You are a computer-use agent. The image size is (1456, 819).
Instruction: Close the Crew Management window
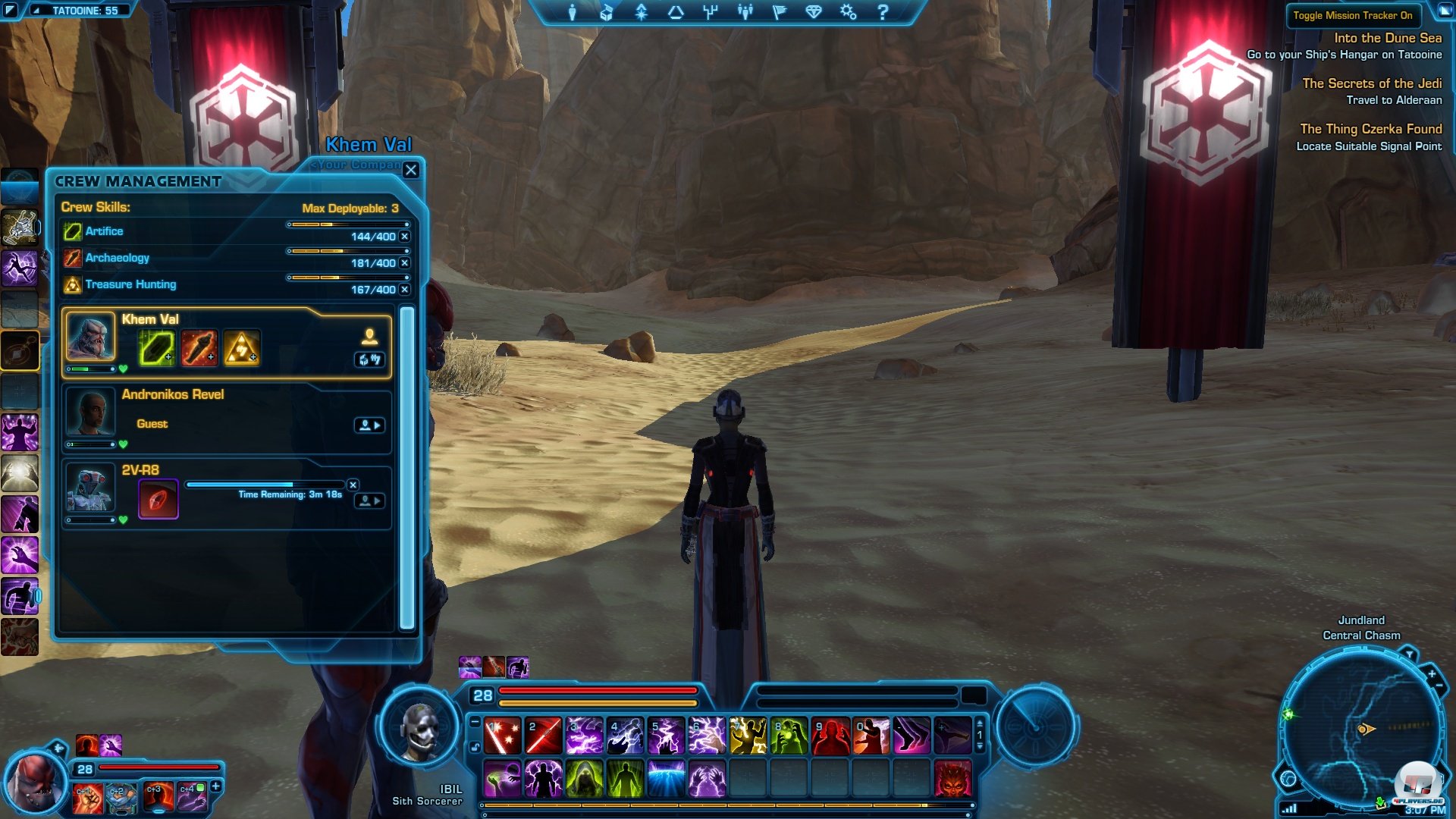pyautogui.click(x=411, y=170)
